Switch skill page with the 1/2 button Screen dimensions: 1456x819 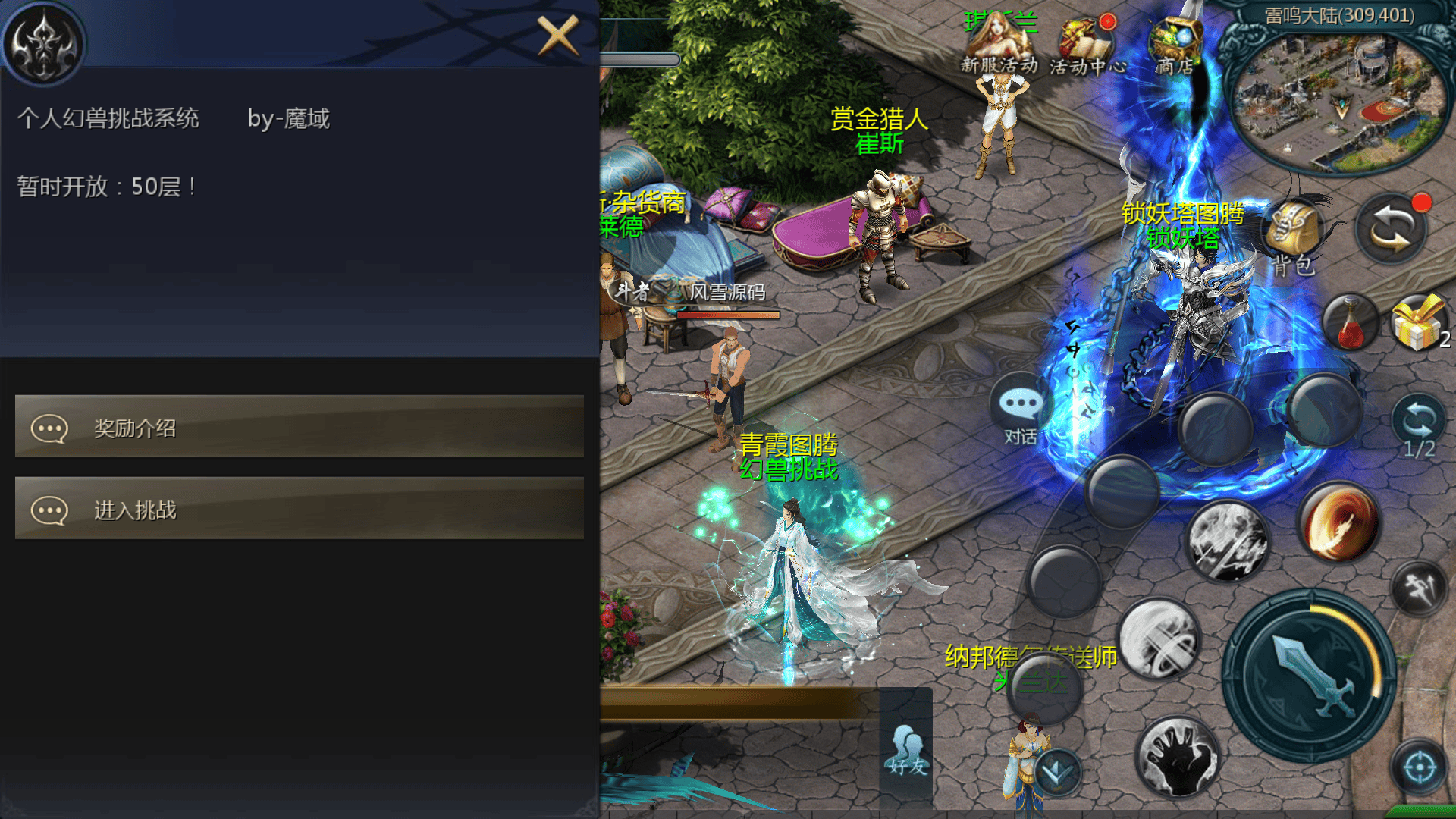[1419, 425]
